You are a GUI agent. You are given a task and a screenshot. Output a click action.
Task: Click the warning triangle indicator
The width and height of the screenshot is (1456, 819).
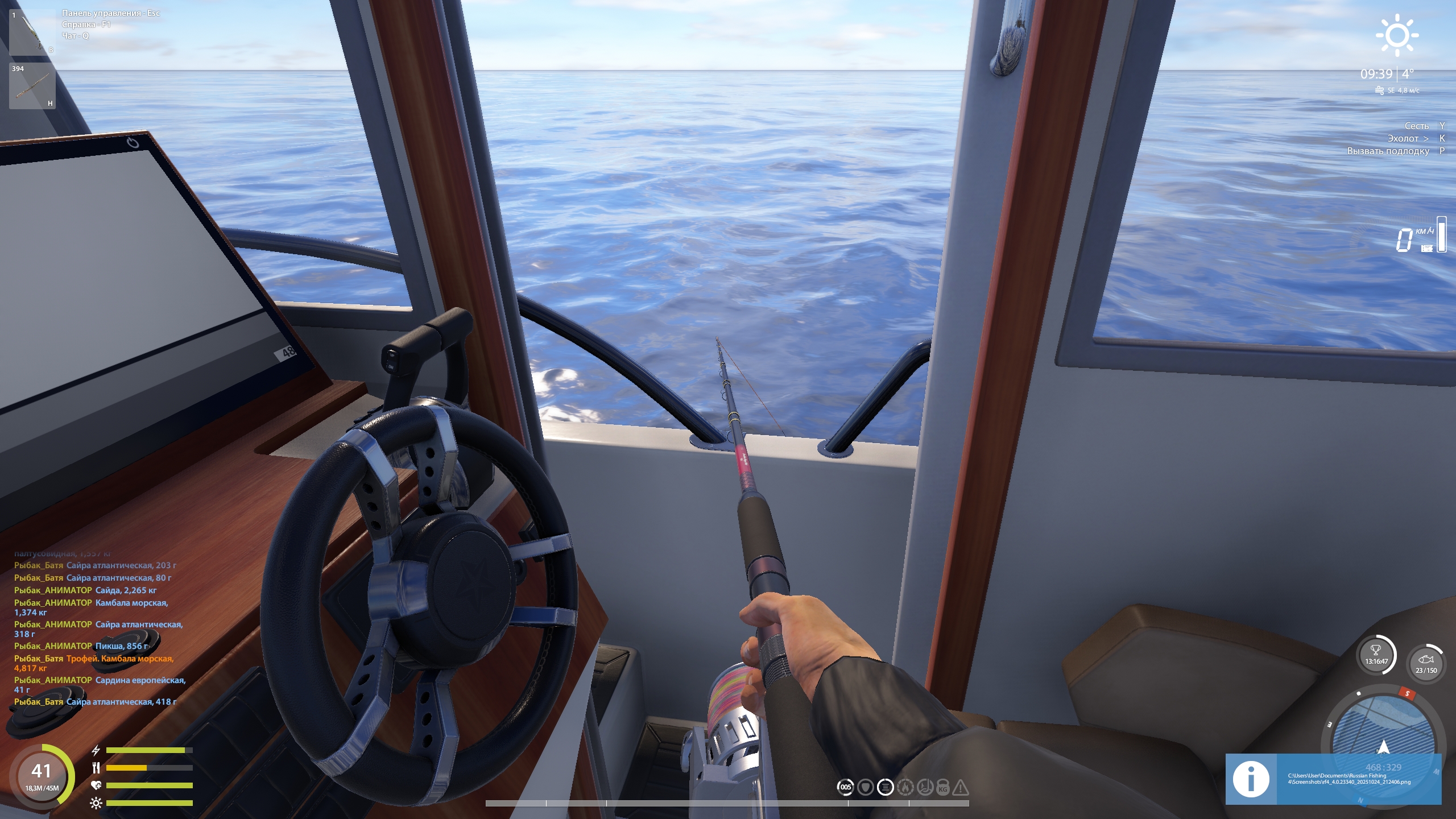click(961, 788)
